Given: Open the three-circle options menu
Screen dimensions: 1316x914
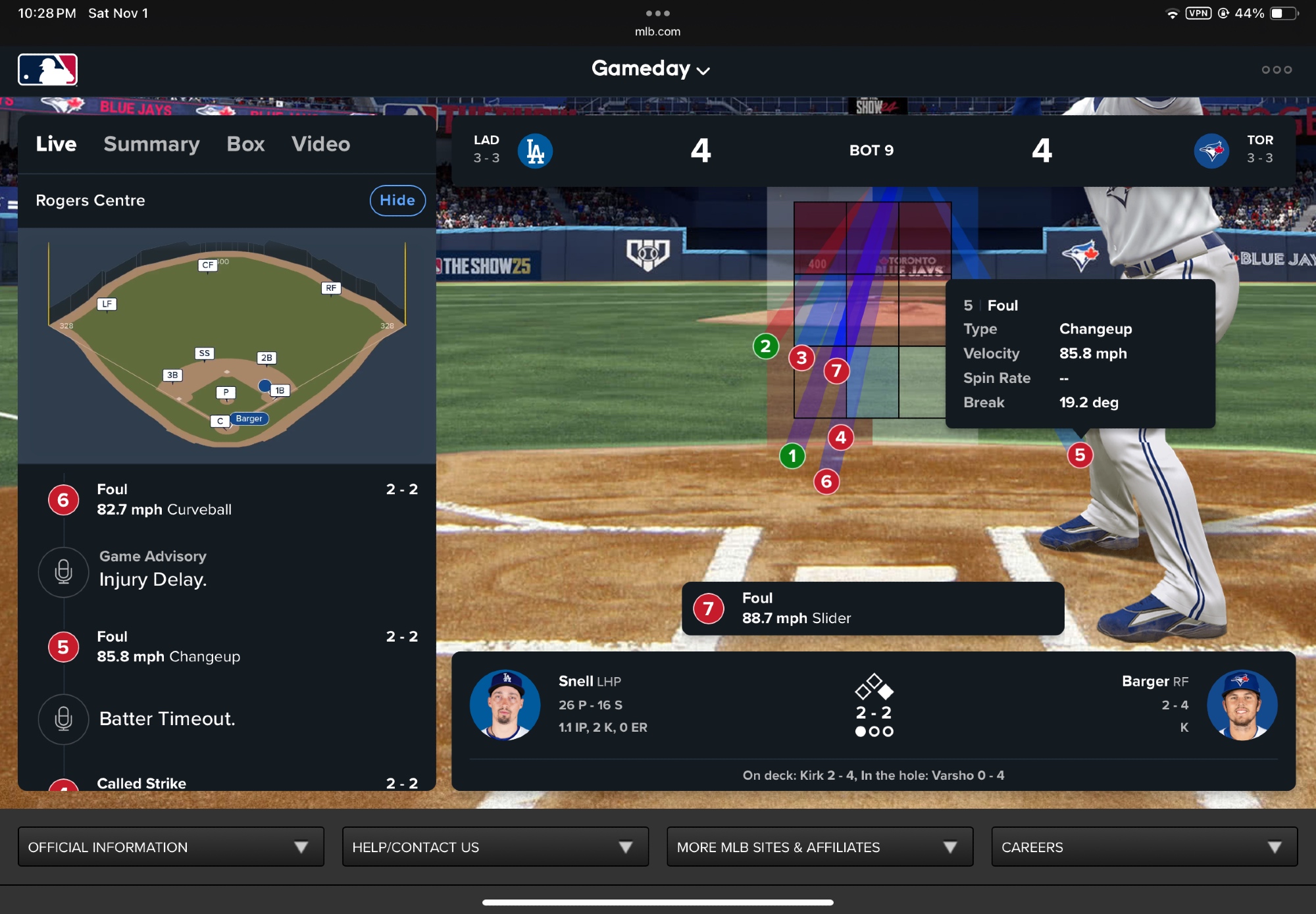Looking at the screenshot, I should pos(1276,70).
